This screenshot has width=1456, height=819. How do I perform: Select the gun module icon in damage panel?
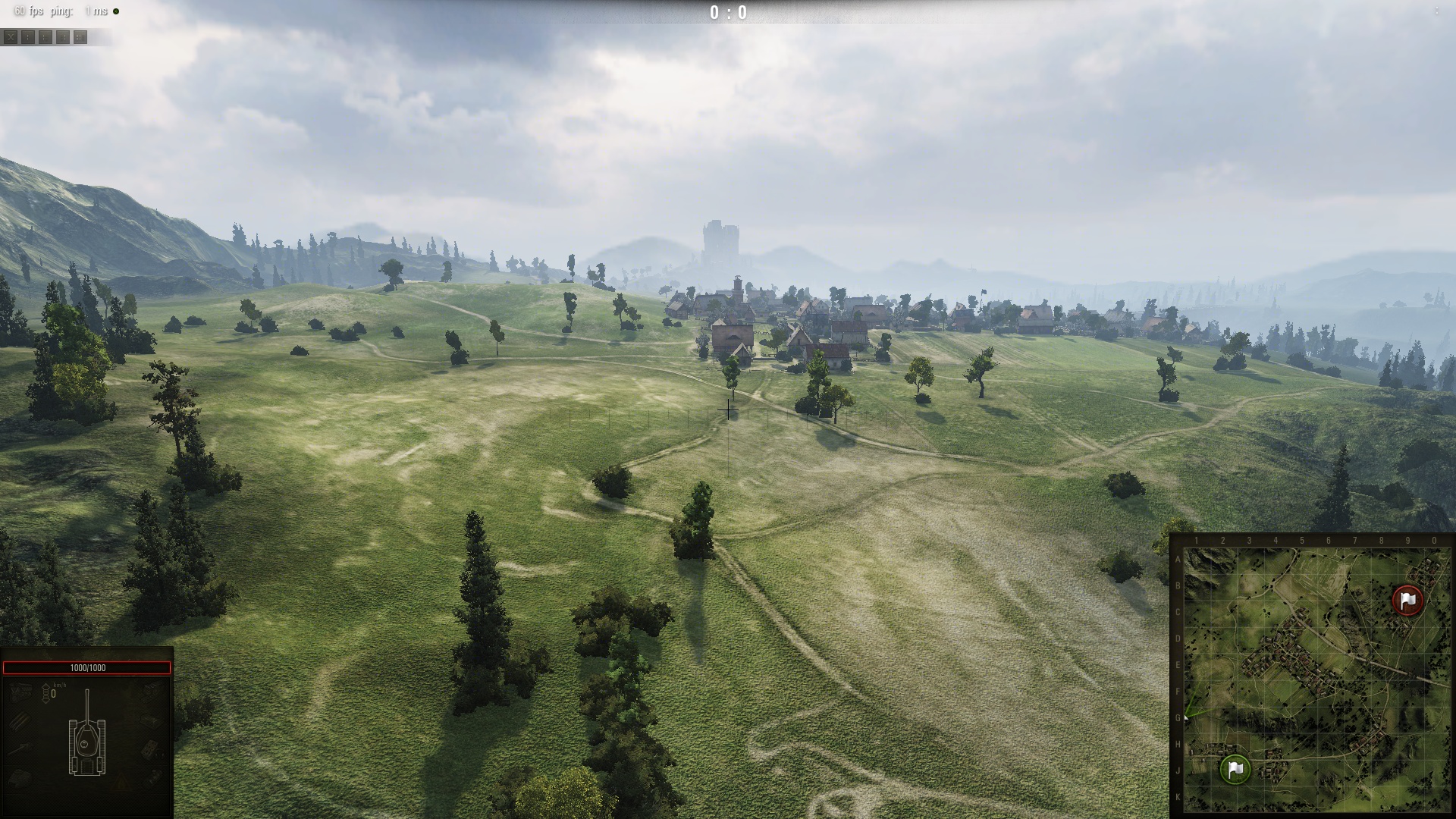20,749
